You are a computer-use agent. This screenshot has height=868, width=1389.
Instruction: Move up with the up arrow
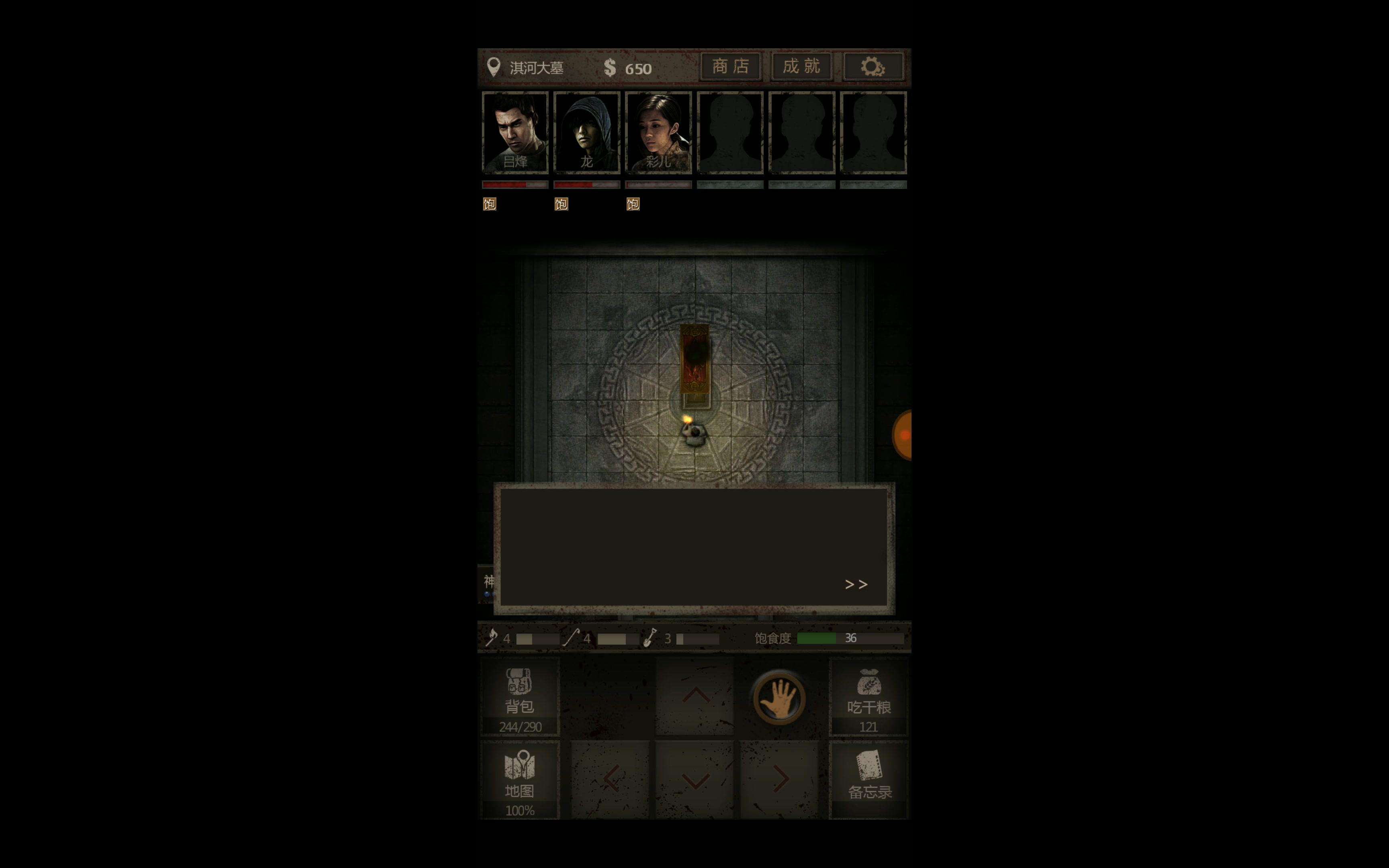(695, 696)
